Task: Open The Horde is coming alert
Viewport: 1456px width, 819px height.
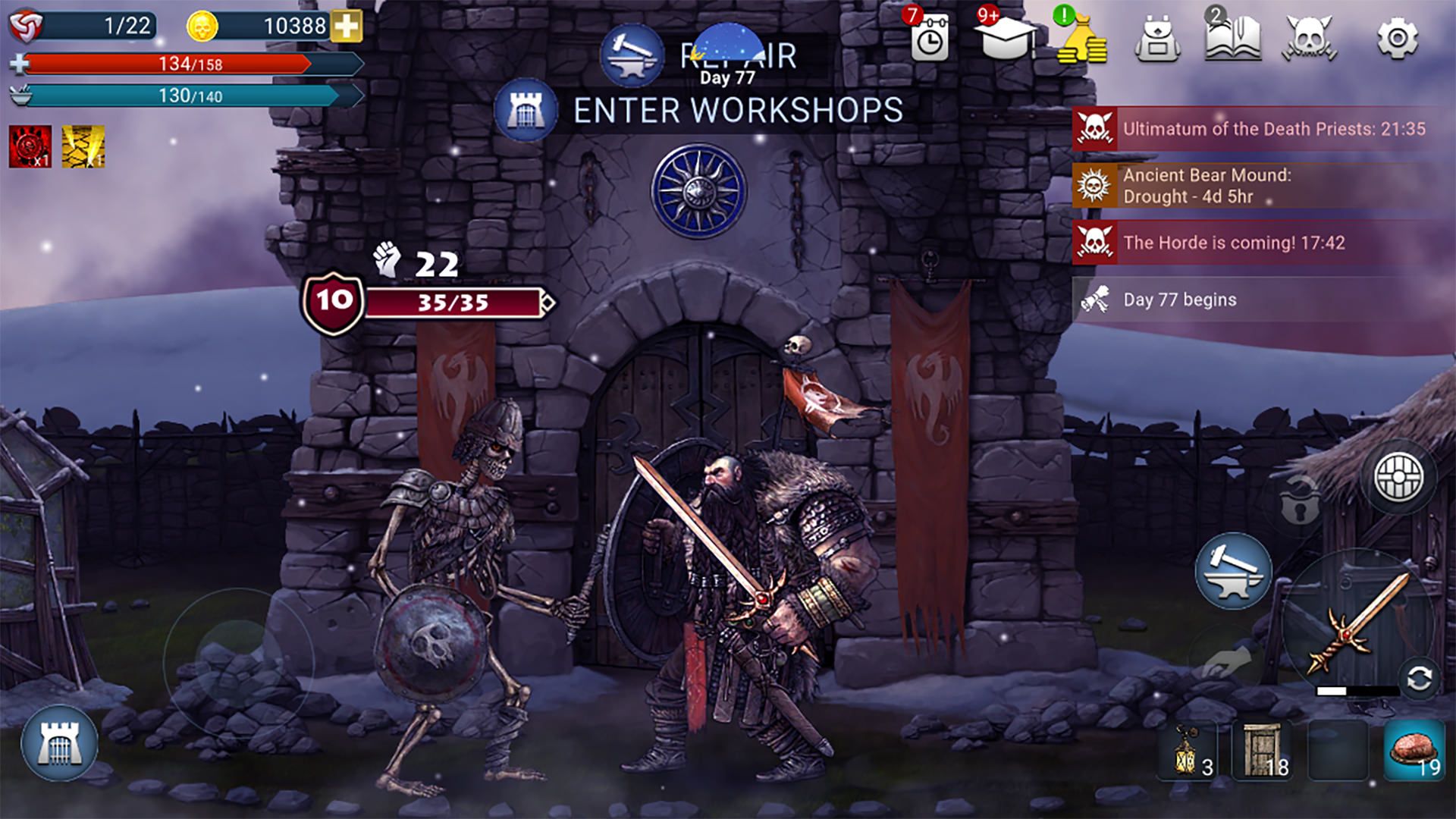Action: point(1259,243)
